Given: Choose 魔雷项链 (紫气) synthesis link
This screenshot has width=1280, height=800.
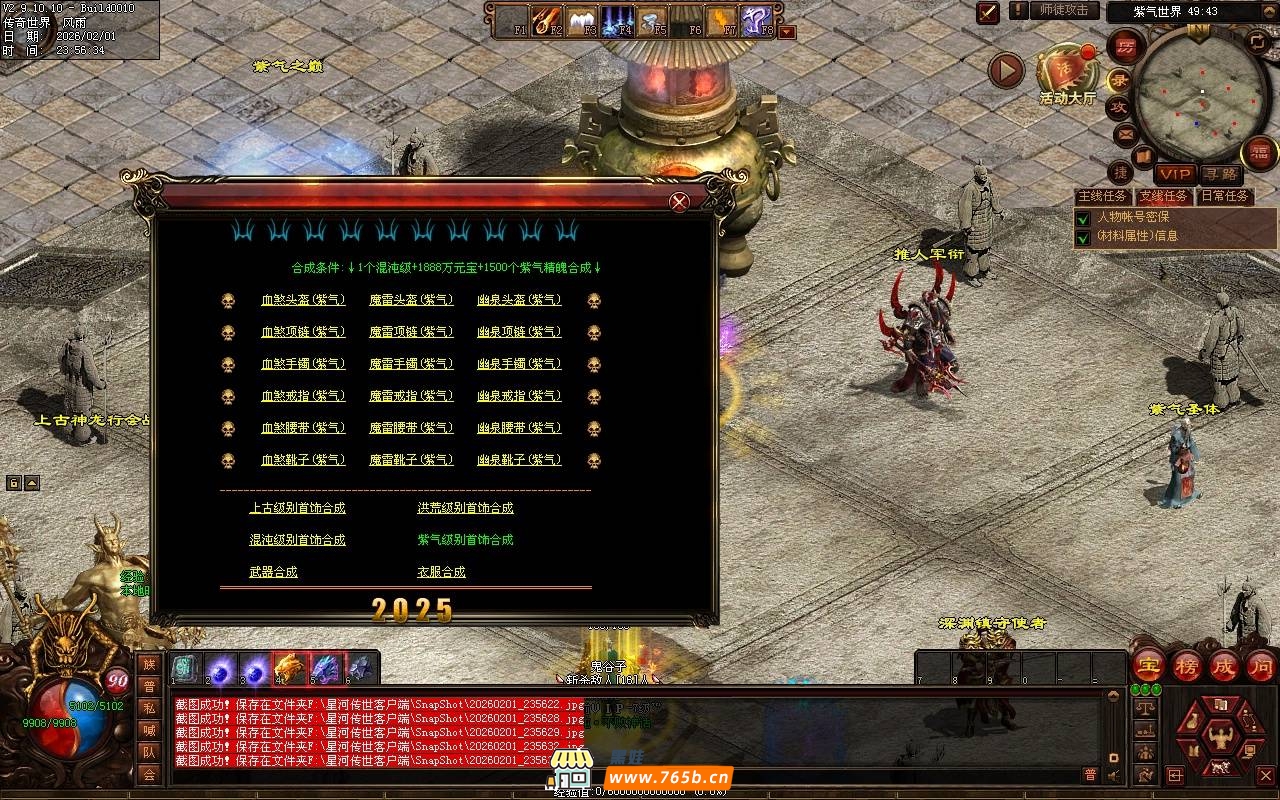Looking at the screenshot, I should (x=411, y=332).
